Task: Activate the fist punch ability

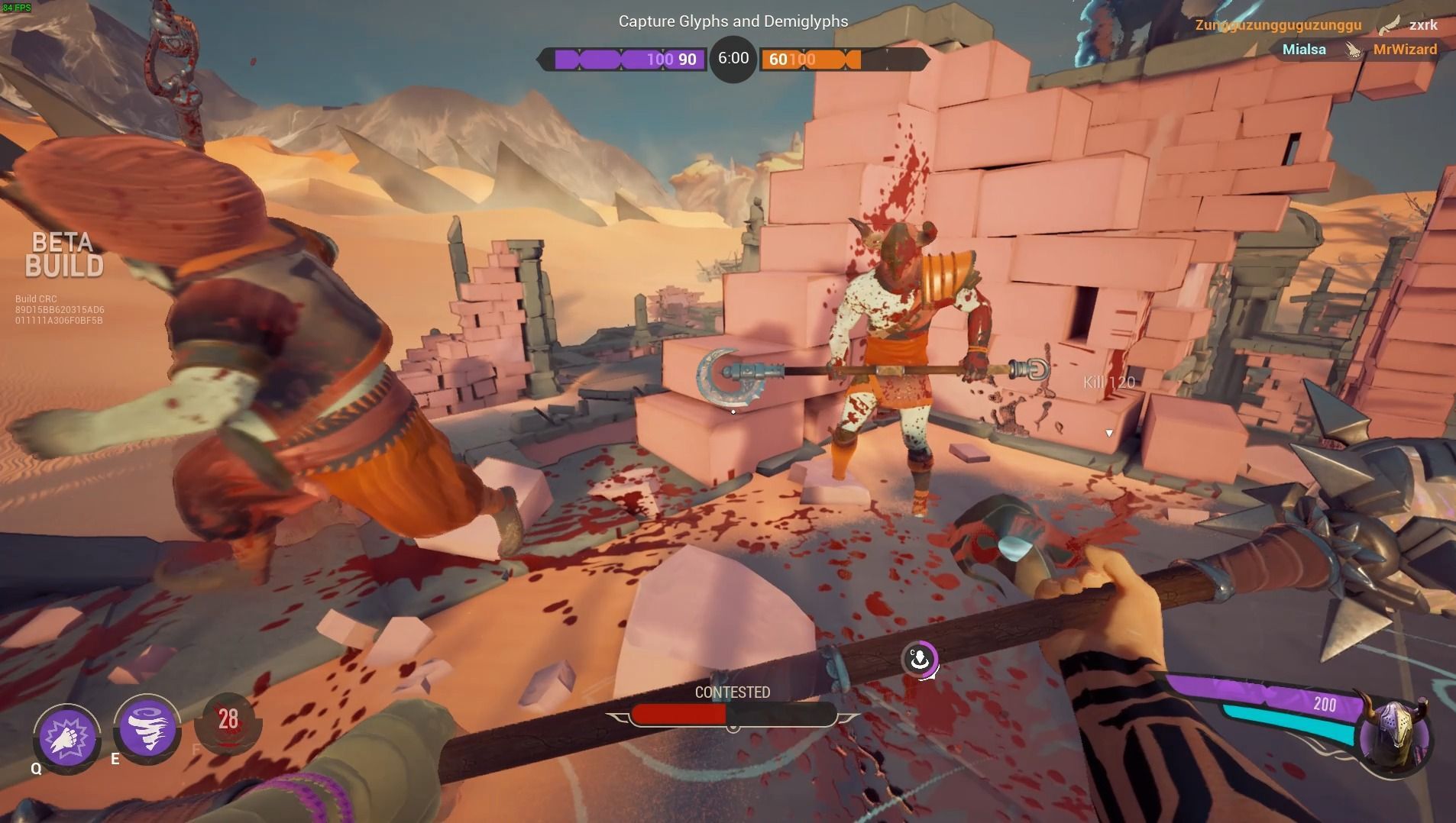Action: pos(67,736)
